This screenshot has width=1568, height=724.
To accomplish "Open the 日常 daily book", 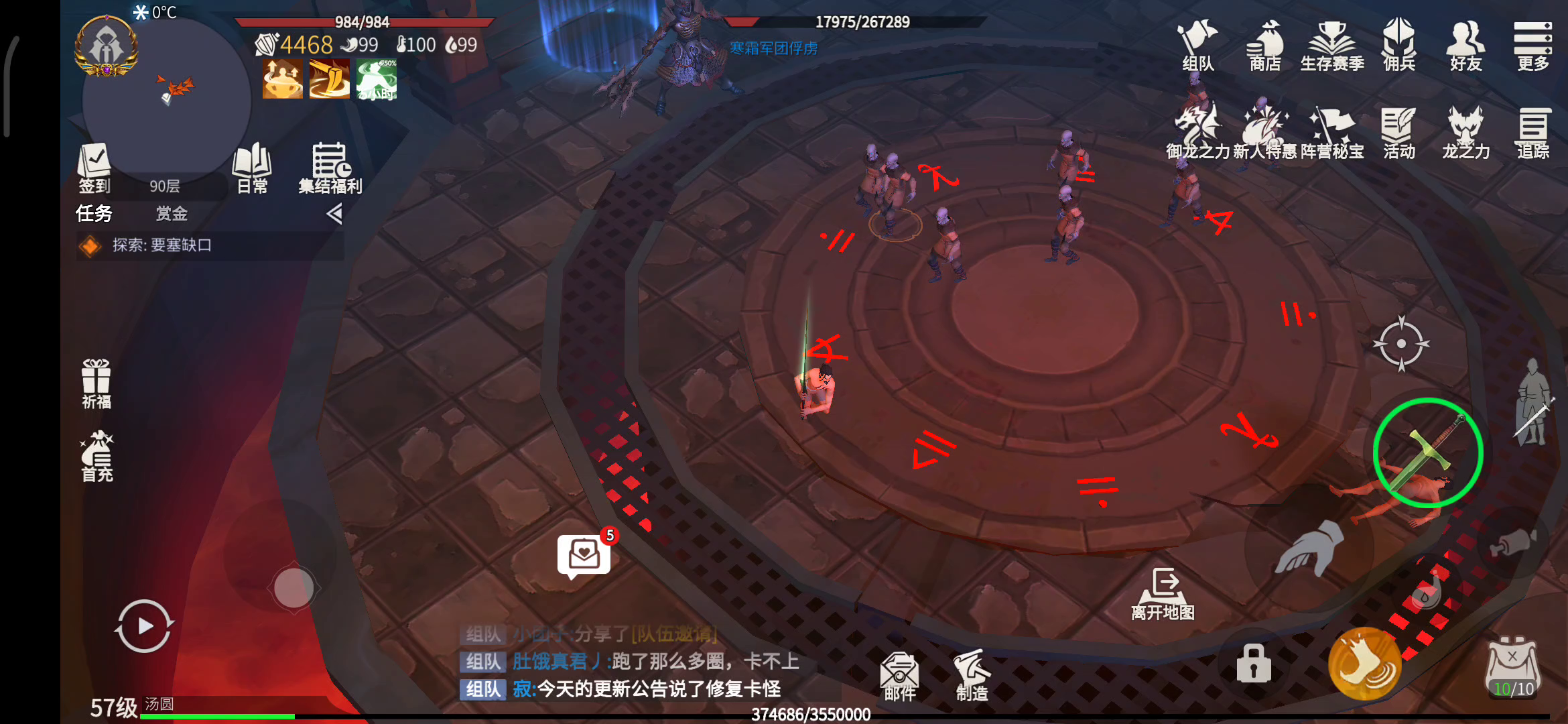I will pyautogui.click(x=252, y=168).
